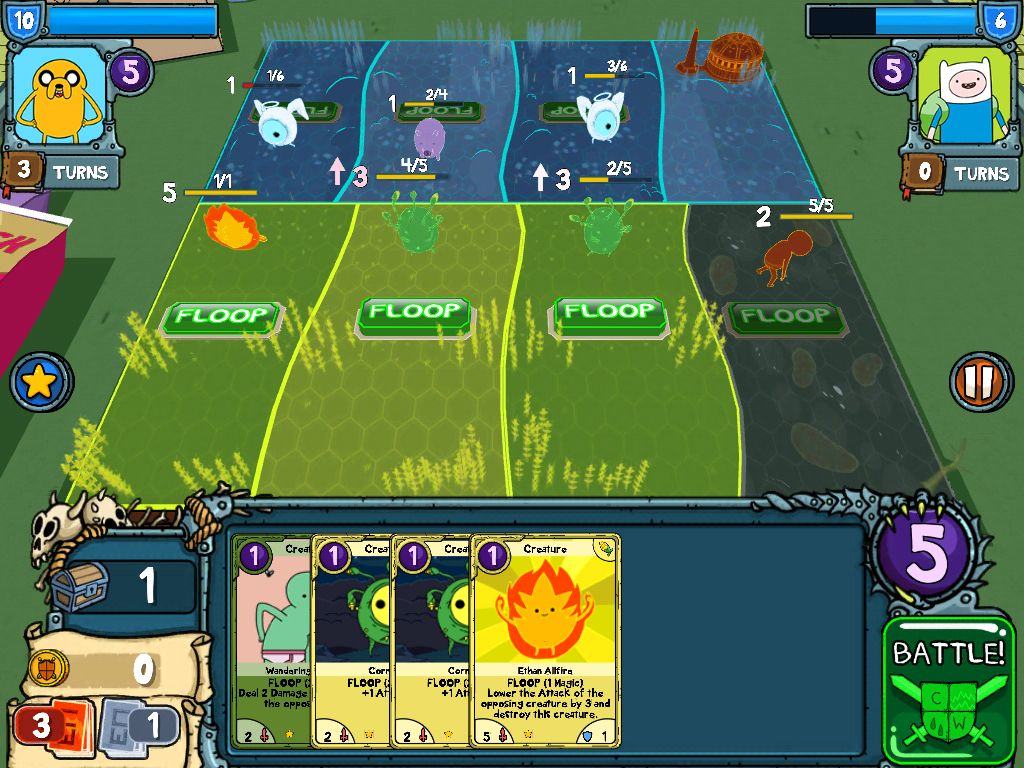
Task: Click the dimmed FLOOP in the swamp lane
Action: pyautogui.click(x=786, y=318)
